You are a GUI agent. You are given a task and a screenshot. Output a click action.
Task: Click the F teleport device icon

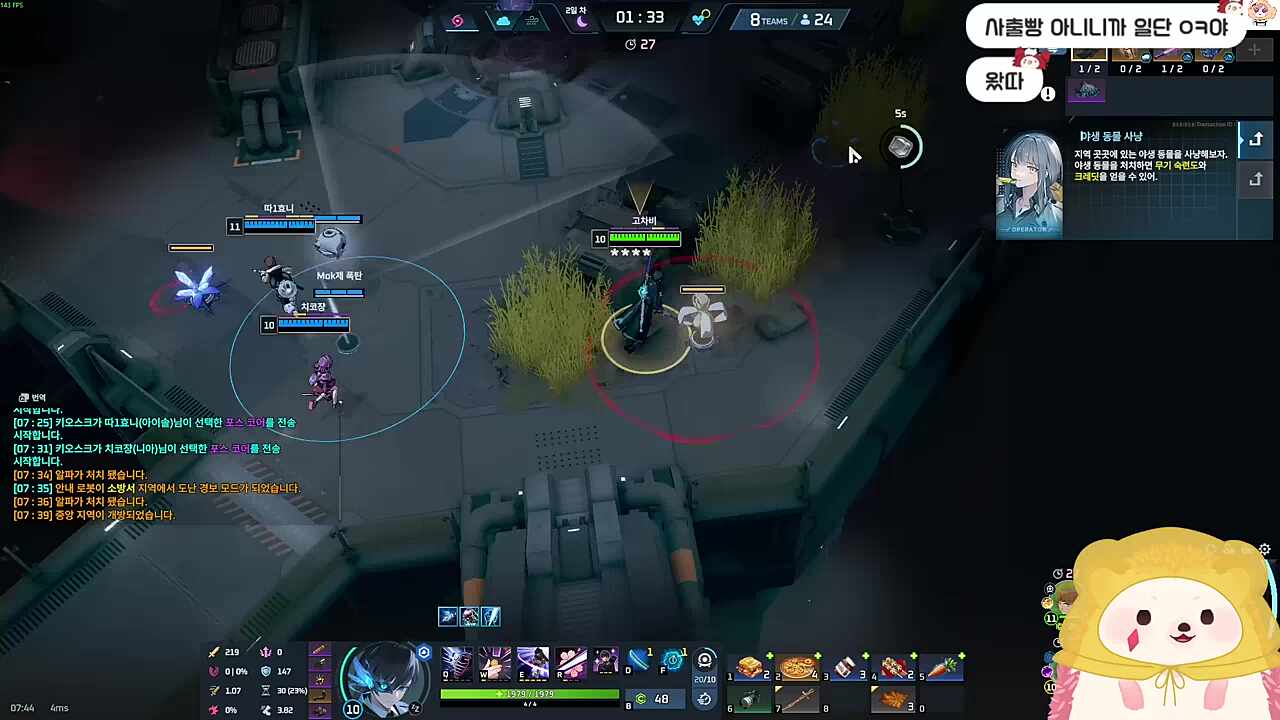tap(671, 660)
